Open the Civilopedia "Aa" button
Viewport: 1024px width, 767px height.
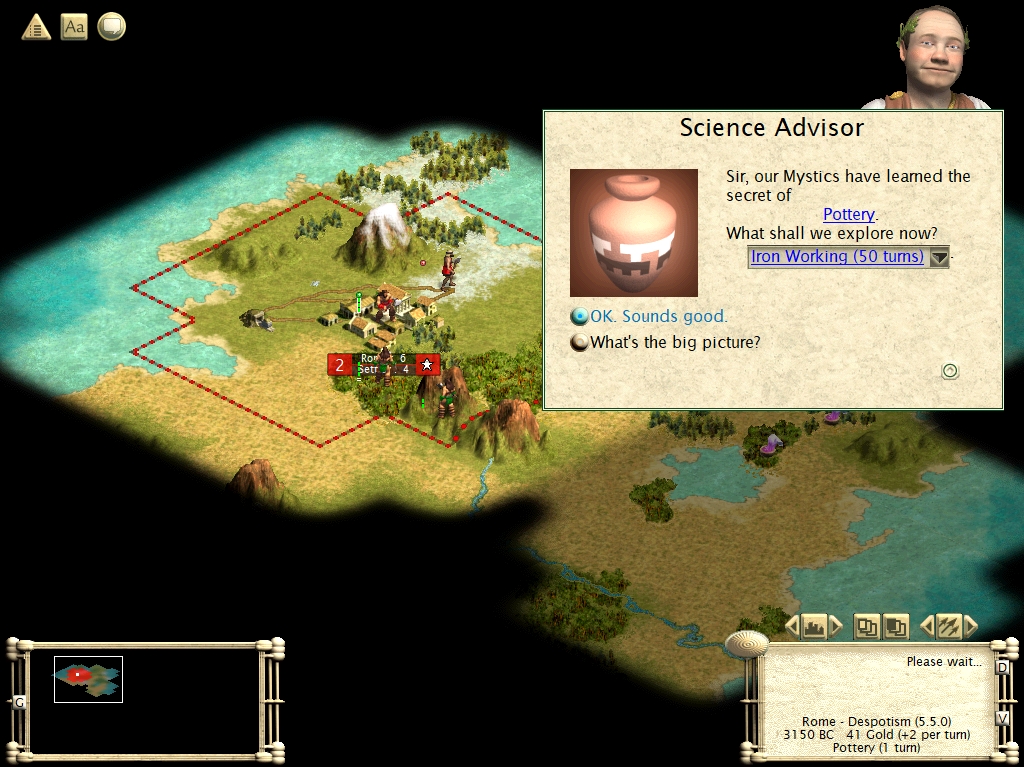[74, 27]
